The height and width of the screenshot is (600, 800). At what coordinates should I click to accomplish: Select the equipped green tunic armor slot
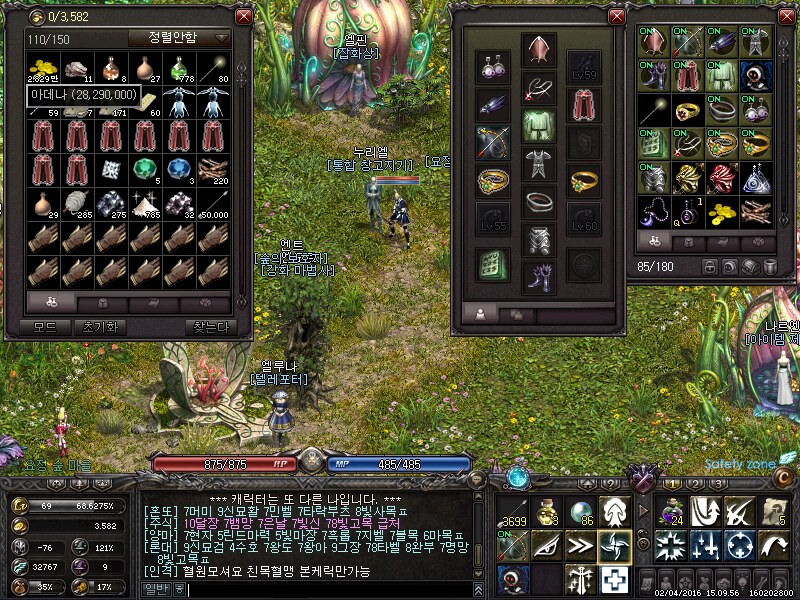click(539, 125)
